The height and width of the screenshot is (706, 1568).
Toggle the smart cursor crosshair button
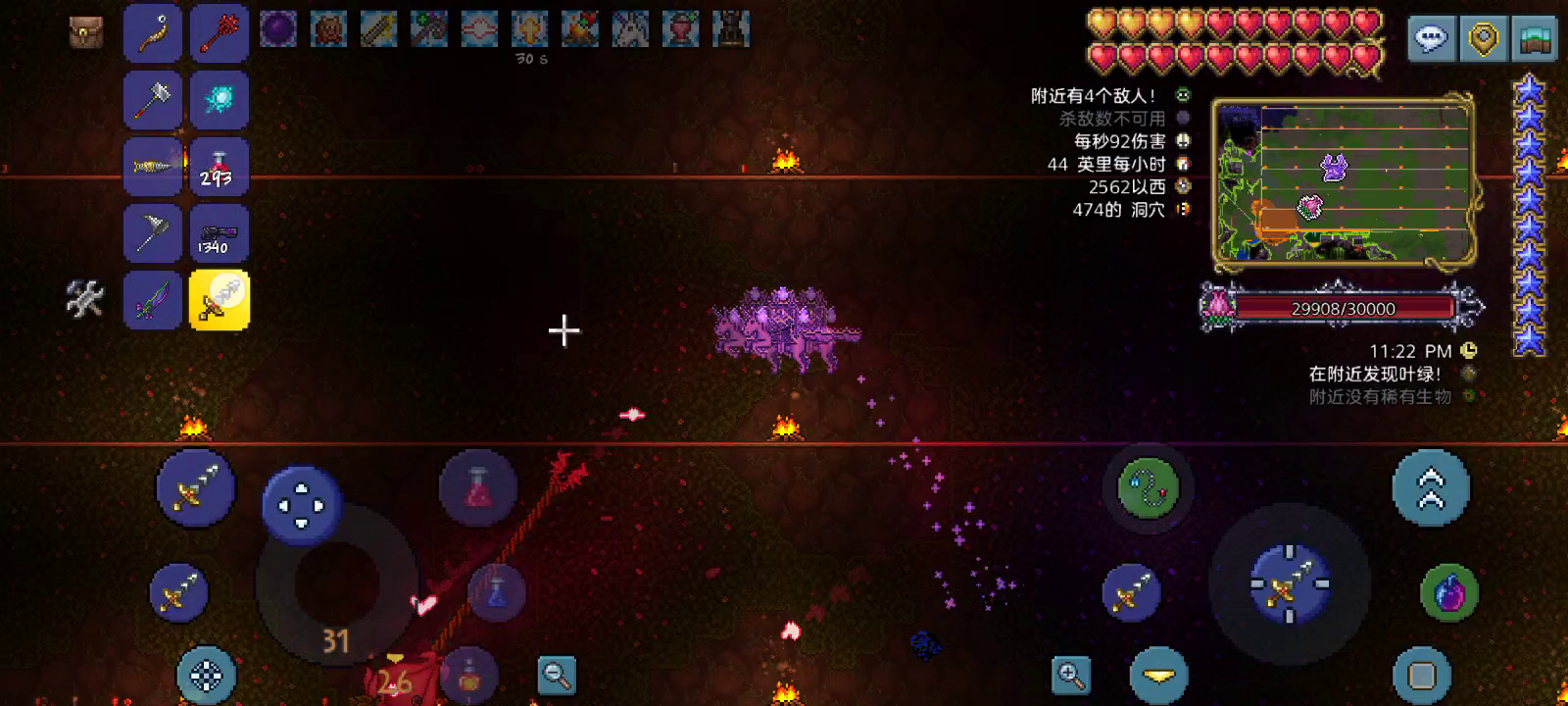206,675
